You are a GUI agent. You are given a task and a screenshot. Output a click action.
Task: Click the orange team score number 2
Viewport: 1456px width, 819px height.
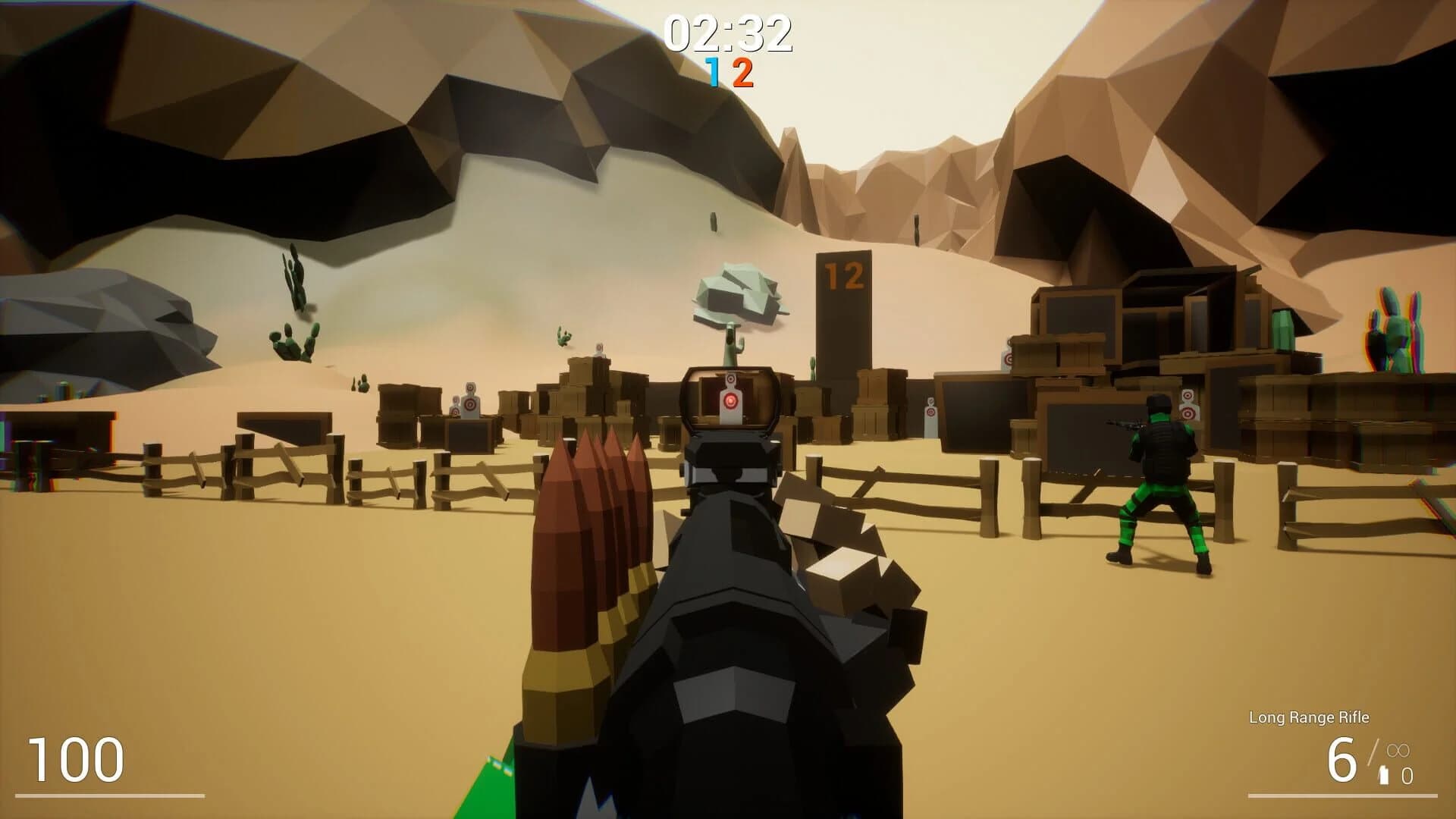(742, 73)
